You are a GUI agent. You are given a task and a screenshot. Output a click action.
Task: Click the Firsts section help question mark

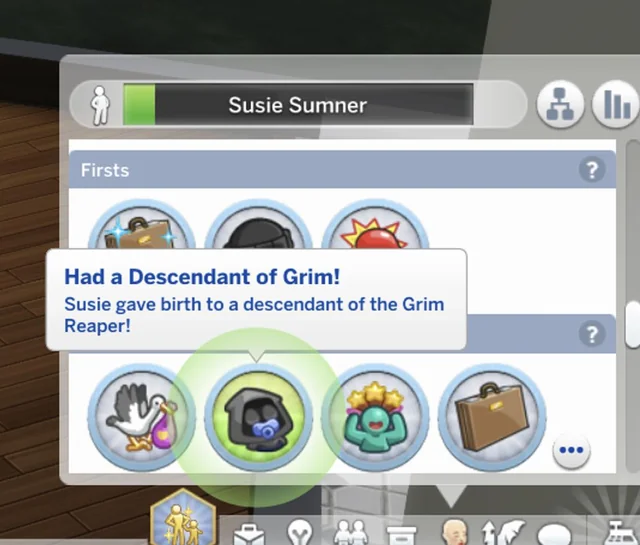coord(592,170)
